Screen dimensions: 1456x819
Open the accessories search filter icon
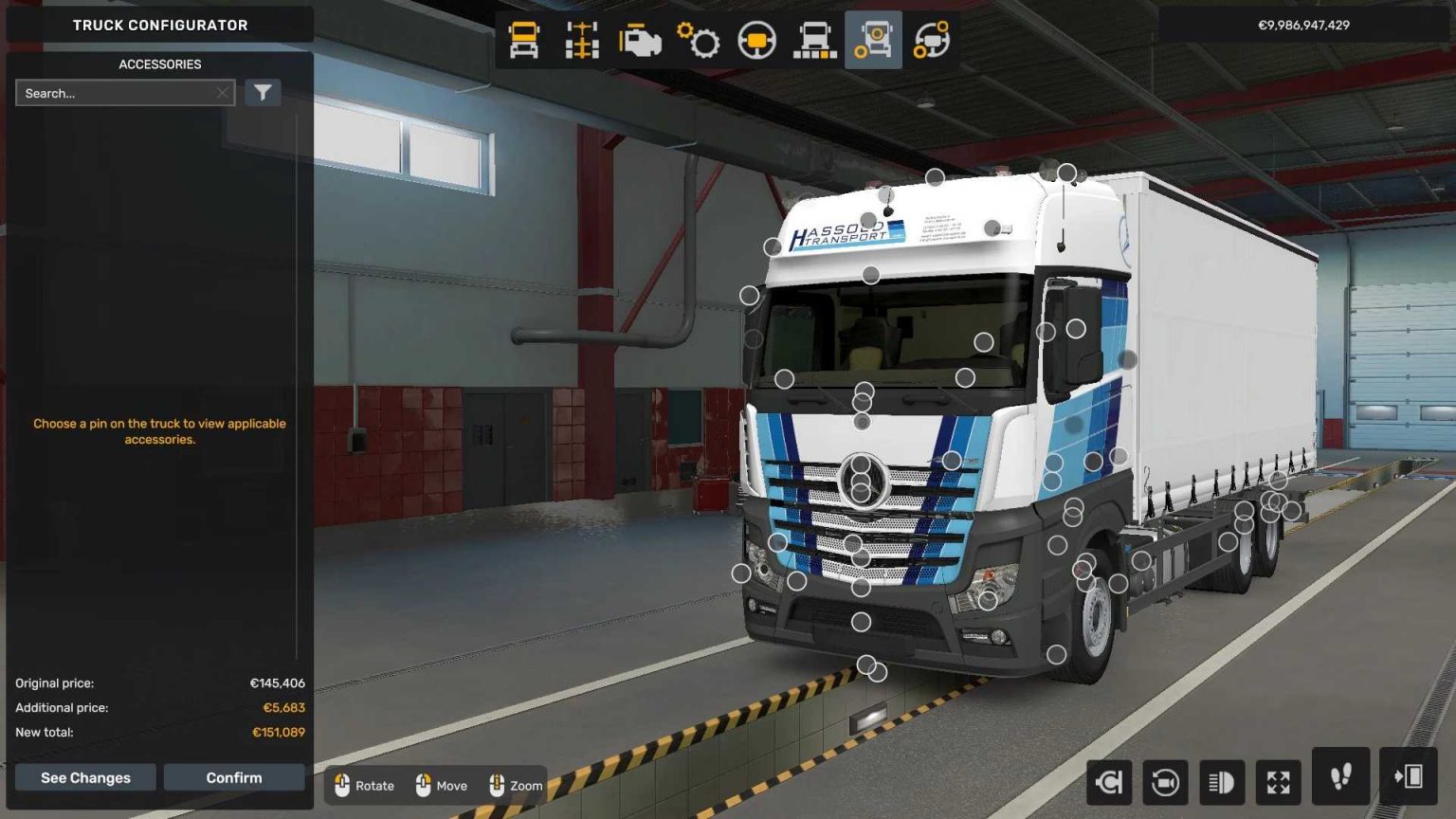(263, 92)
